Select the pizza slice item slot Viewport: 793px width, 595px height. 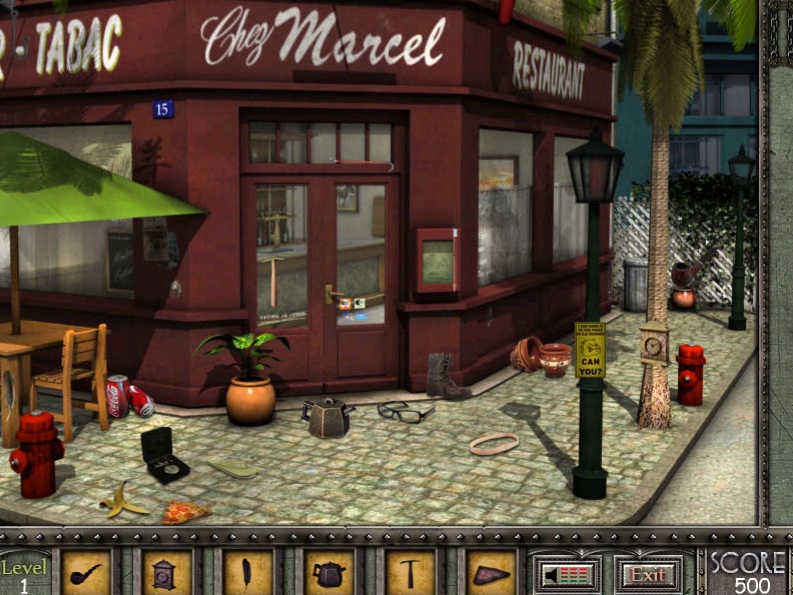491,573
